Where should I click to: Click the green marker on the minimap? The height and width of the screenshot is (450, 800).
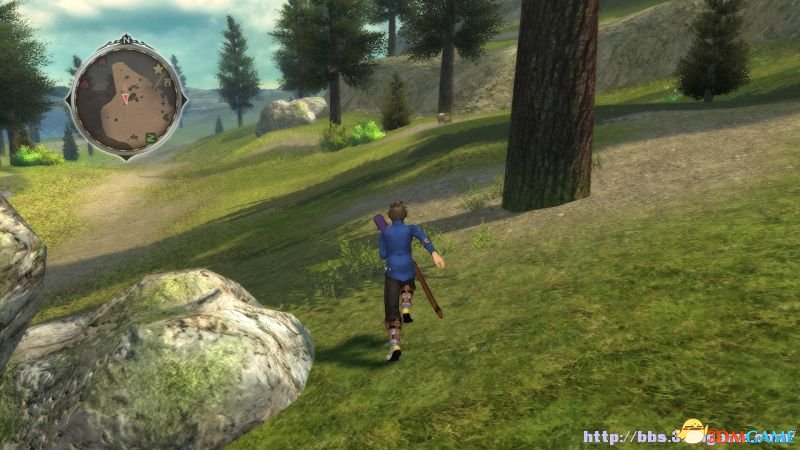tap(151, 137)
